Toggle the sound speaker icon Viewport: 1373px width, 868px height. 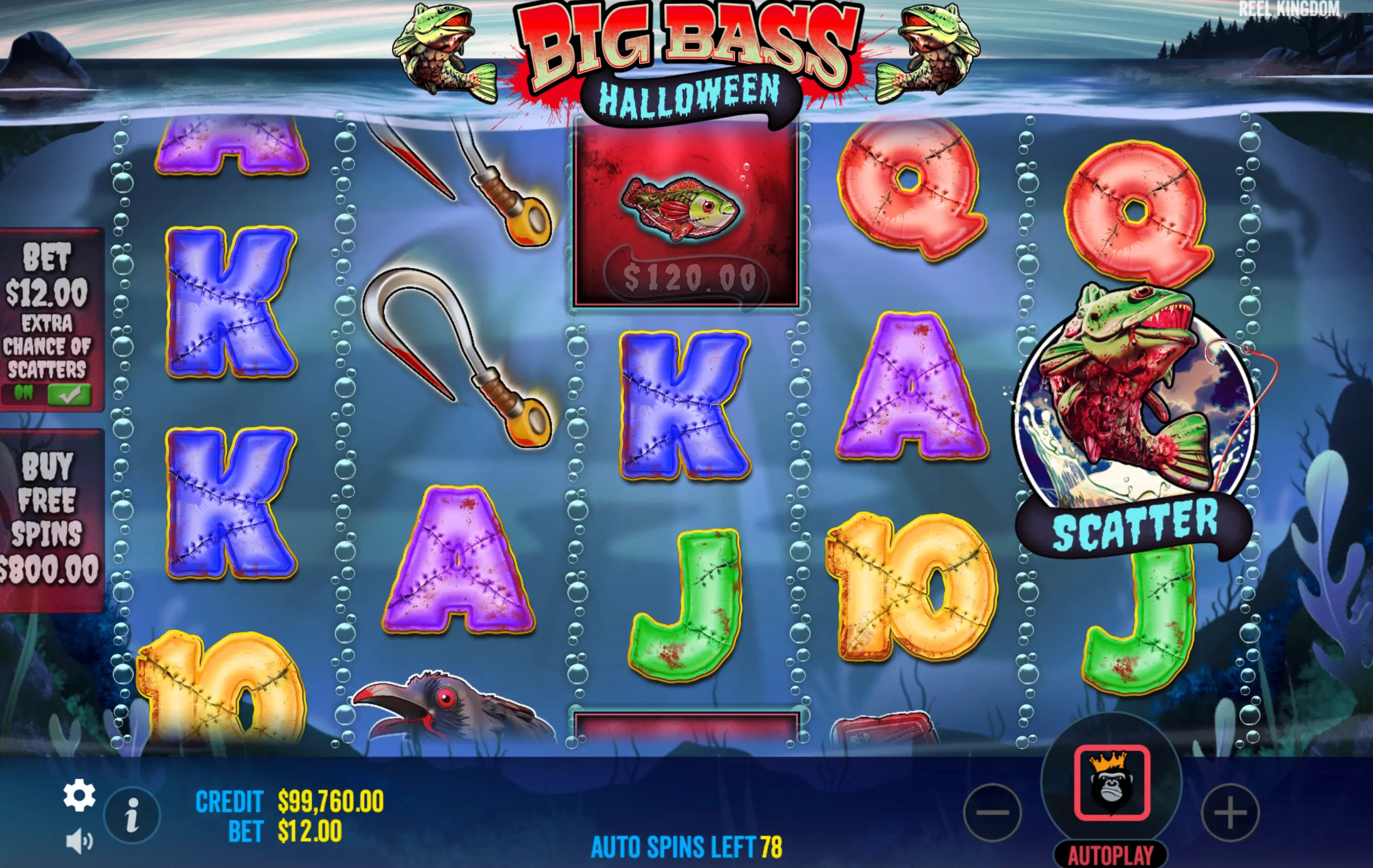pyautogui.click(x=79, y=841)
